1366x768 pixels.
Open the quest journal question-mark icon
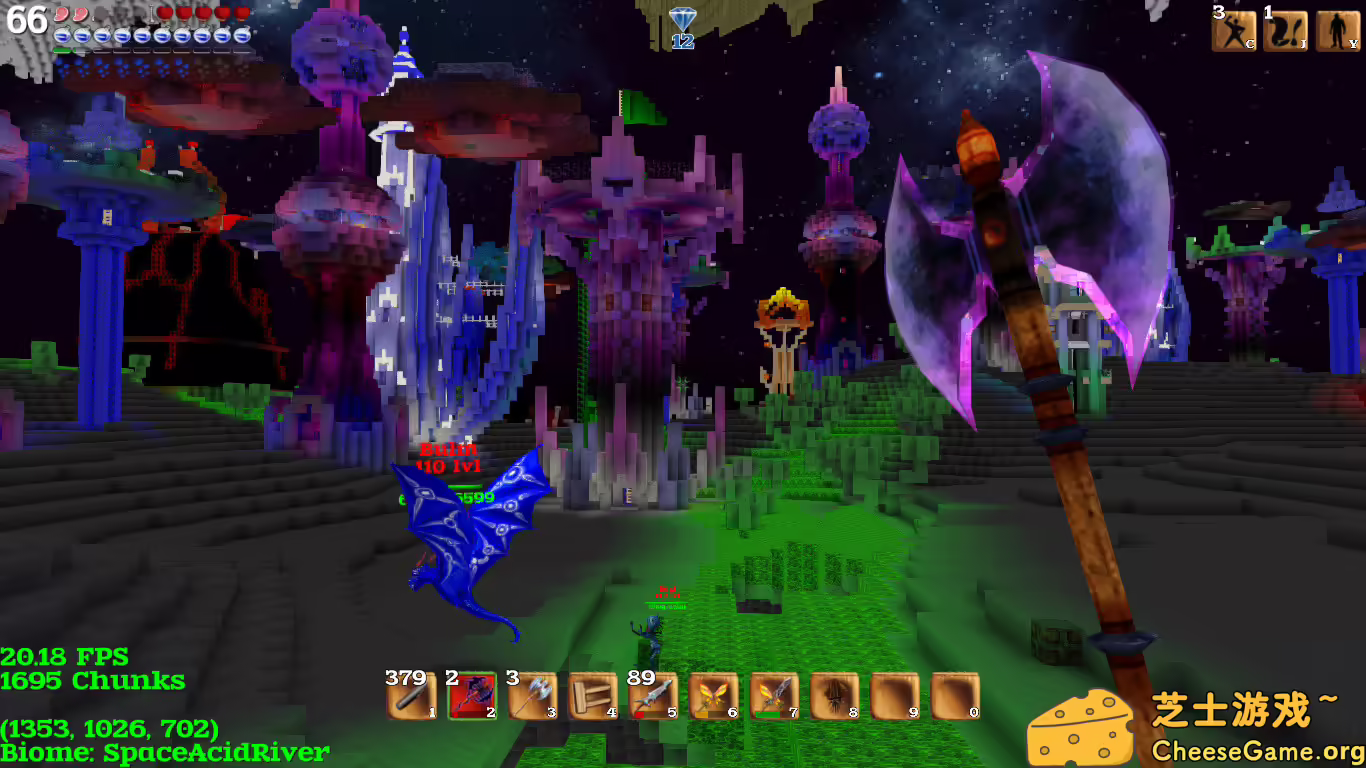1285,31
